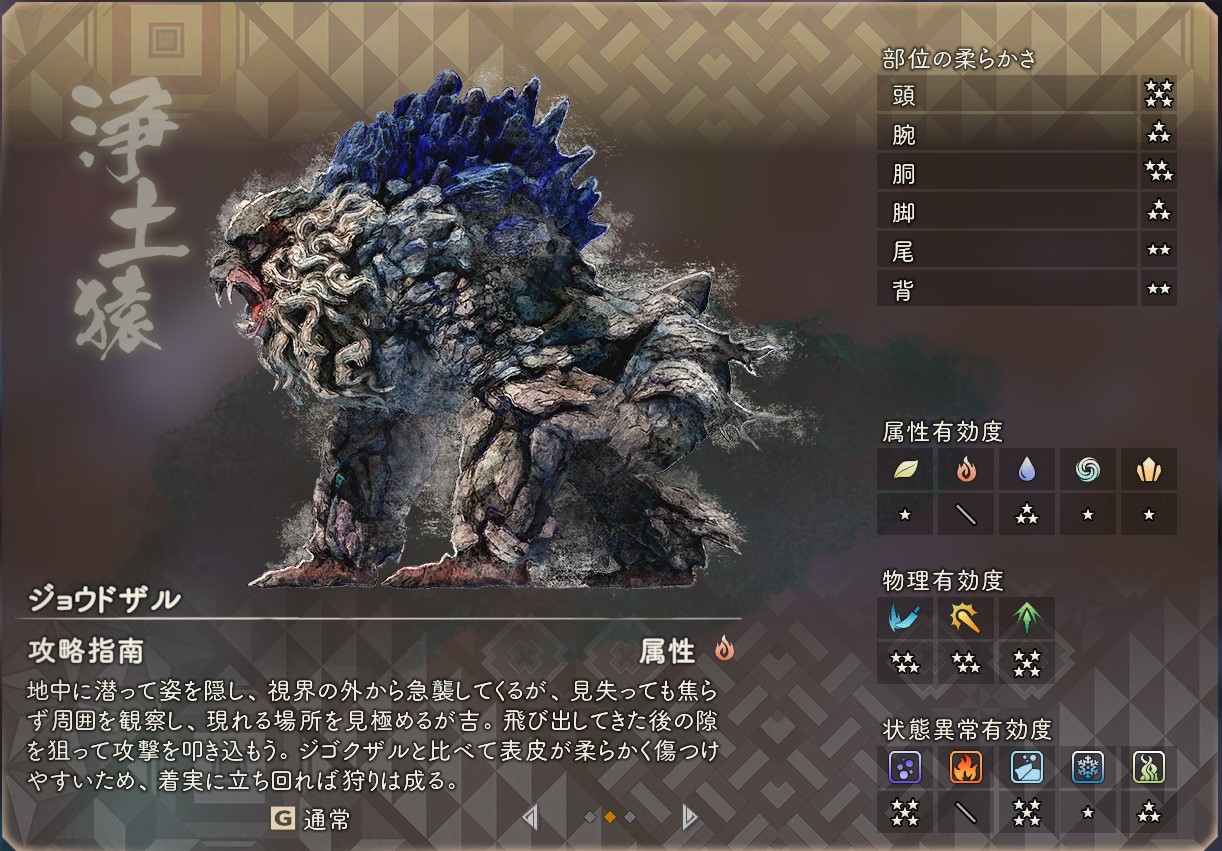Choose the water droplet element icon
Image resolution: width=1222 pixels, height=851 pixels.
coord(1027,470)
